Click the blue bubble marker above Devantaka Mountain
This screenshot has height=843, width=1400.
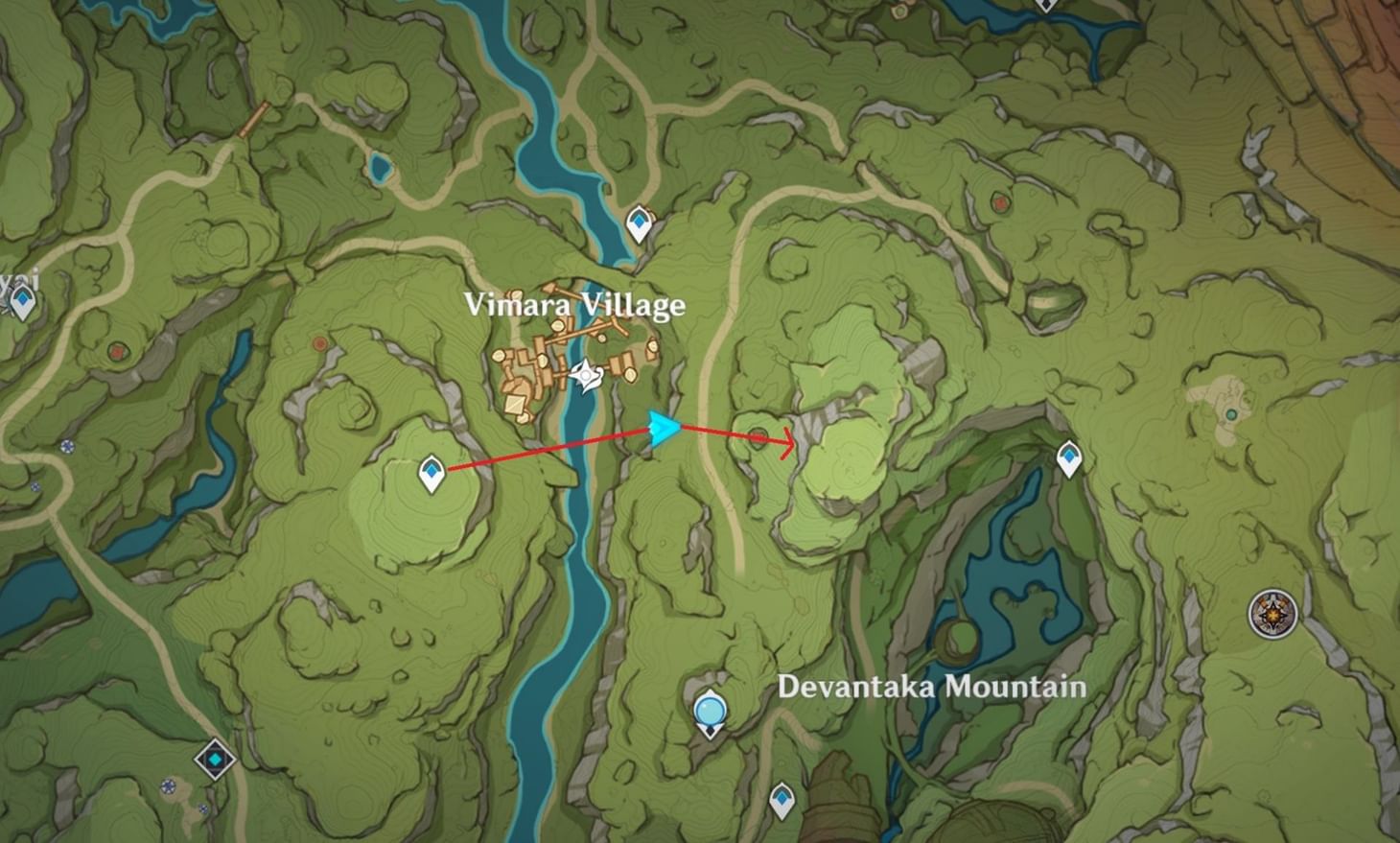[x=710, y=710]
